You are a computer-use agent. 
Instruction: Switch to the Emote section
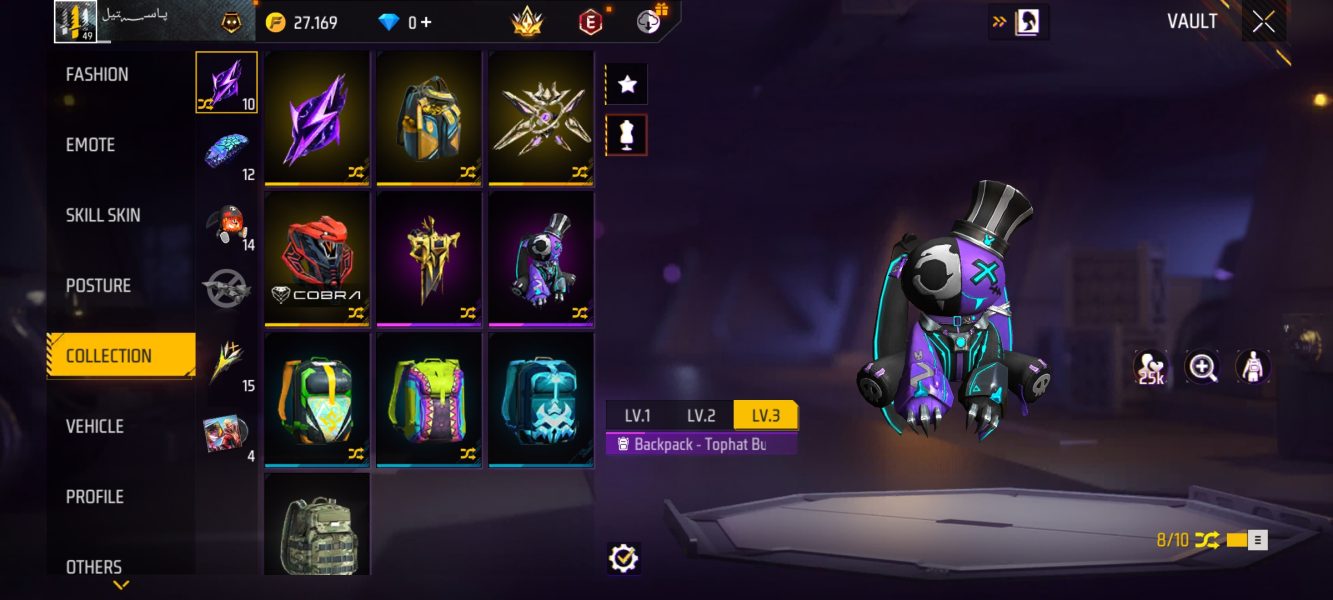(91, 145)
